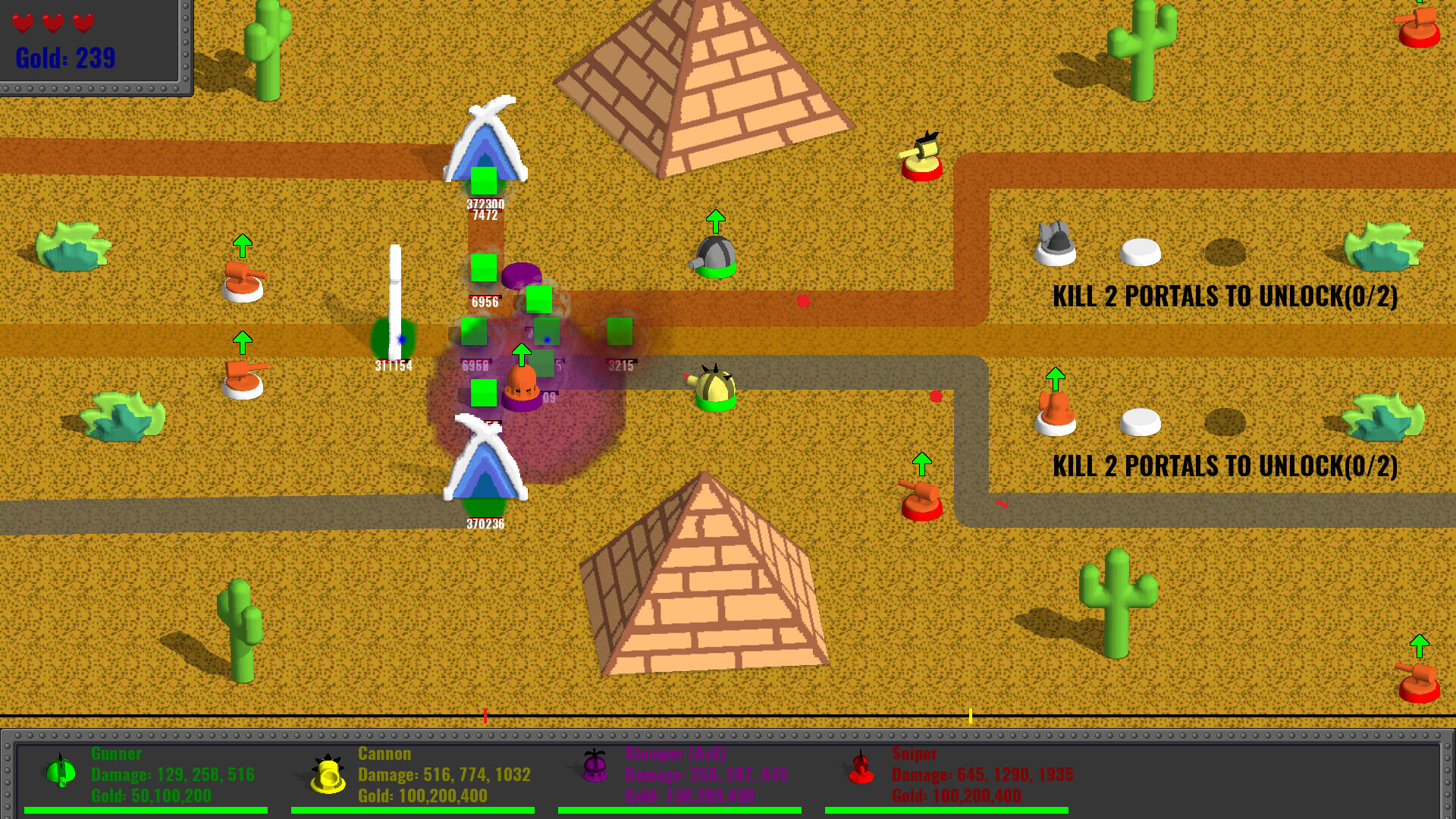
Task: Click the Gunner card's green cooldown bar
Action: click(148, 807)
